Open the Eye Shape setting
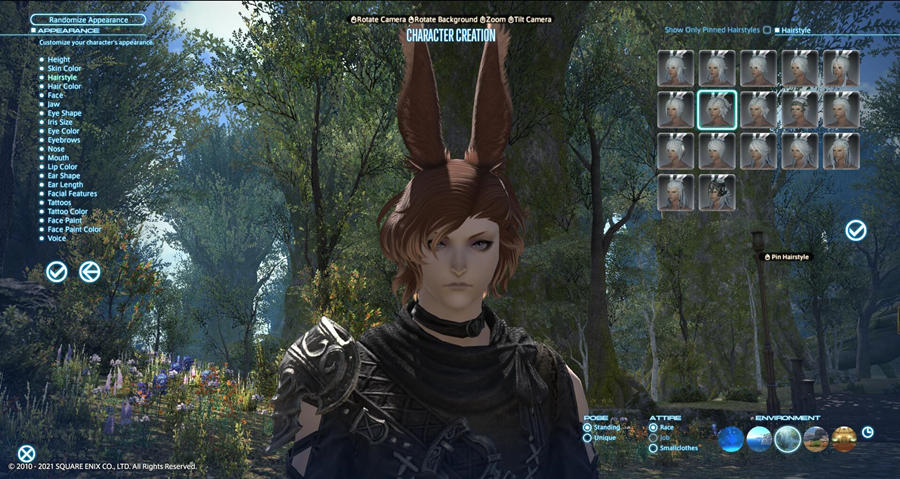Viewport: 900px width, 479px height. 66,113
